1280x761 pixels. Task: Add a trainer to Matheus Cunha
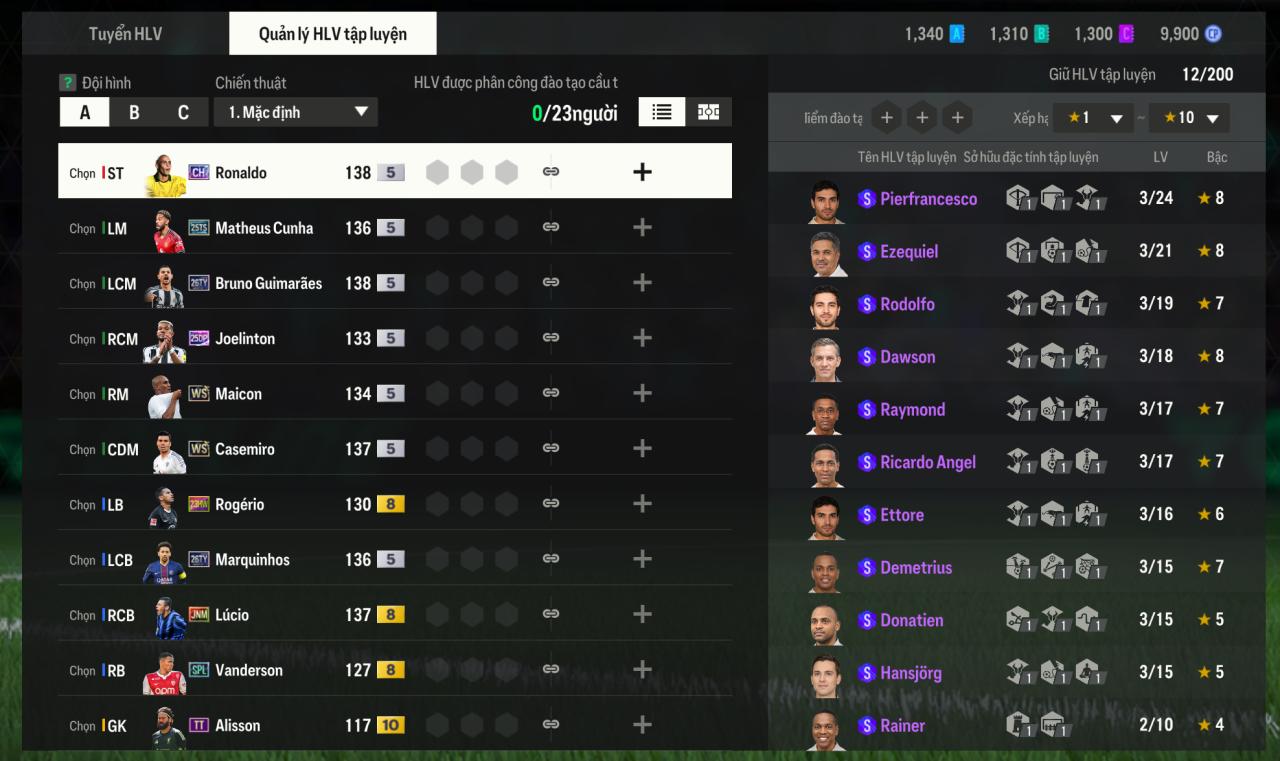coord(642,228)
